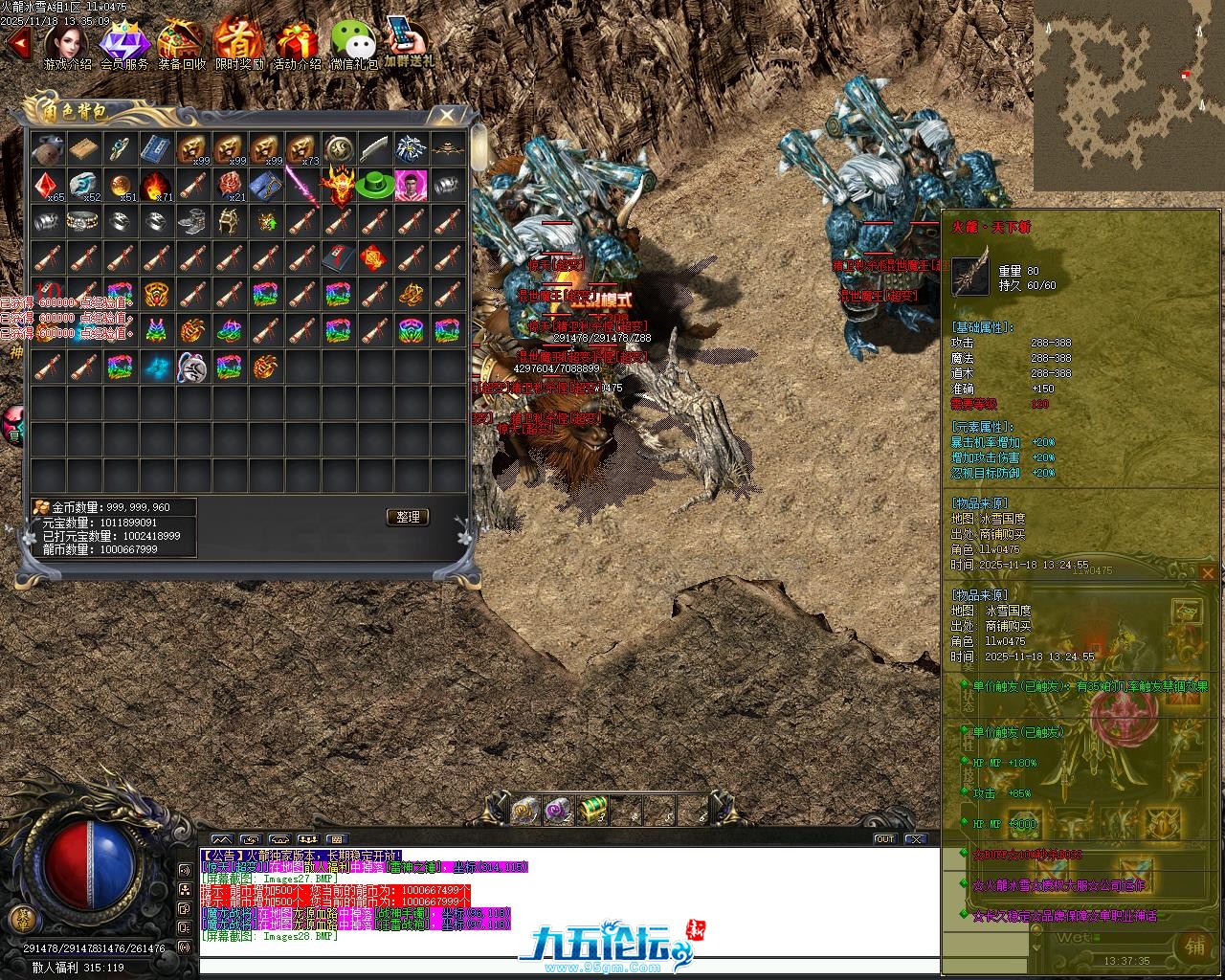Open 装备回收 equipment recycling
The image size is (1225, 980).
tap(181, 43)
